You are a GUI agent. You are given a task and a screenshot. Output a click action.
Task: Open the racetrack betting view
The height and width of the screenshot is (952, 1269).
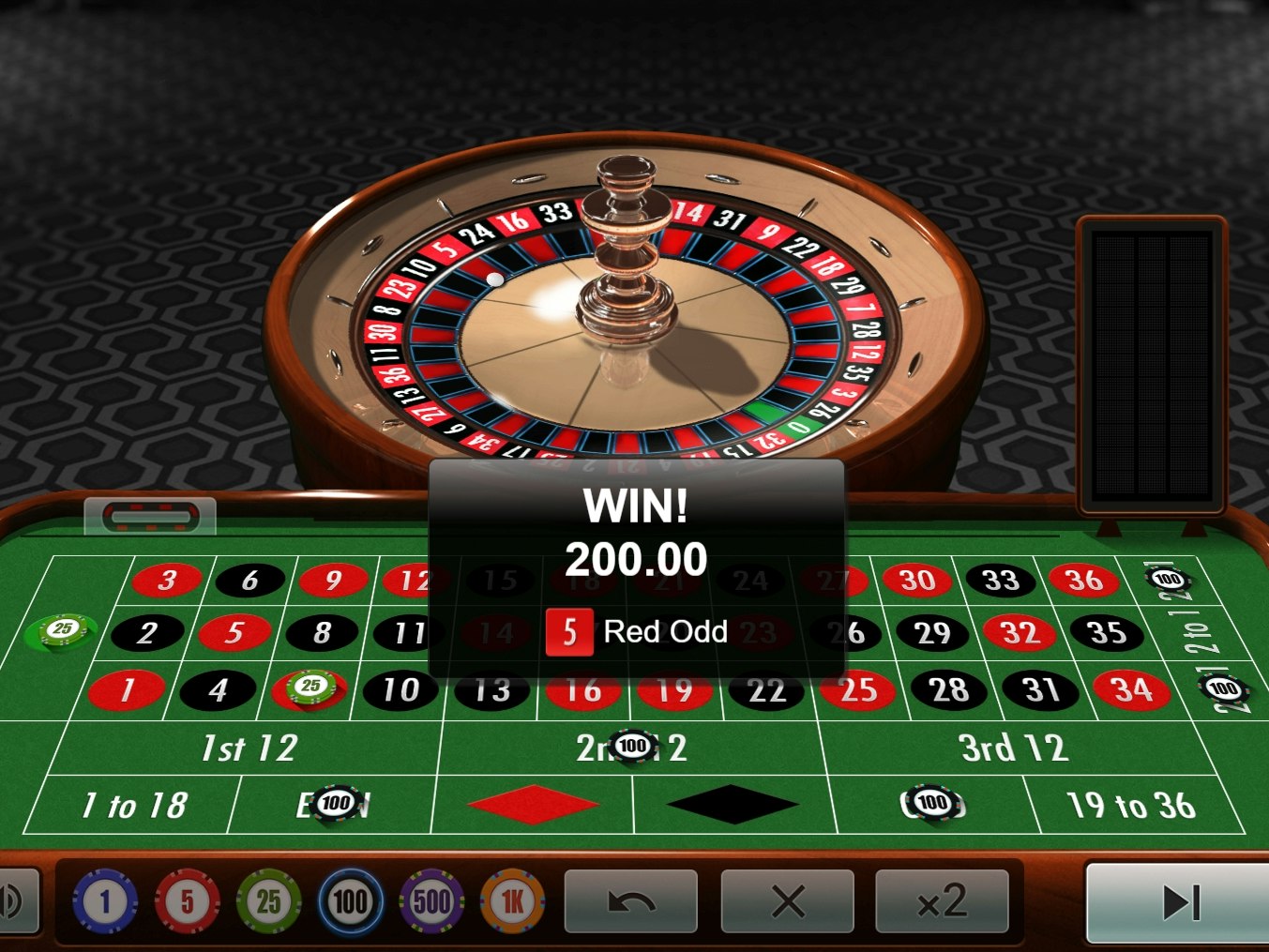coord(150,515)
